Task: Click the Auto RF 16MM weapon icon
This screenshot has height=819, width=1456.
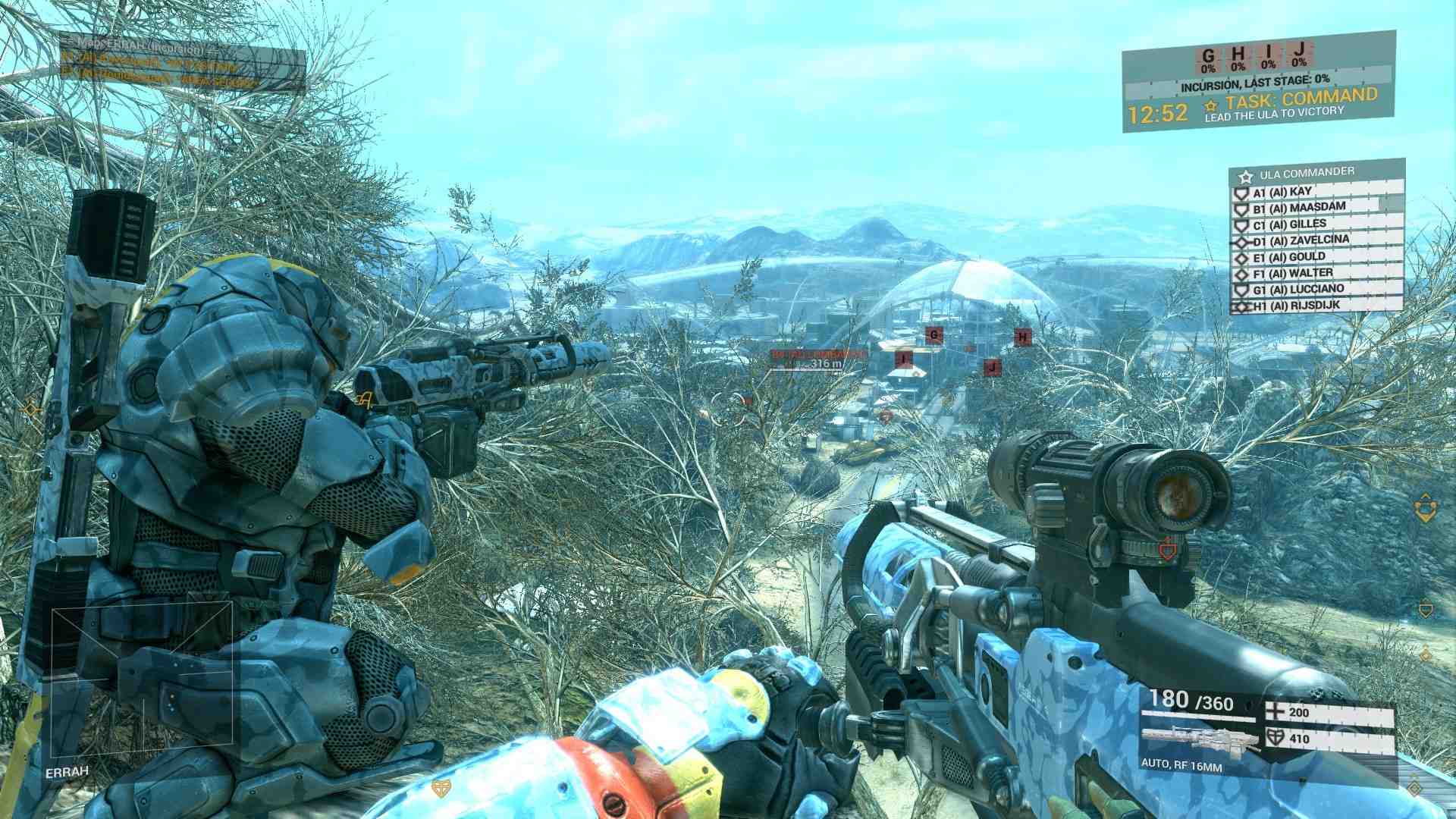Action: click(1197, 739)
